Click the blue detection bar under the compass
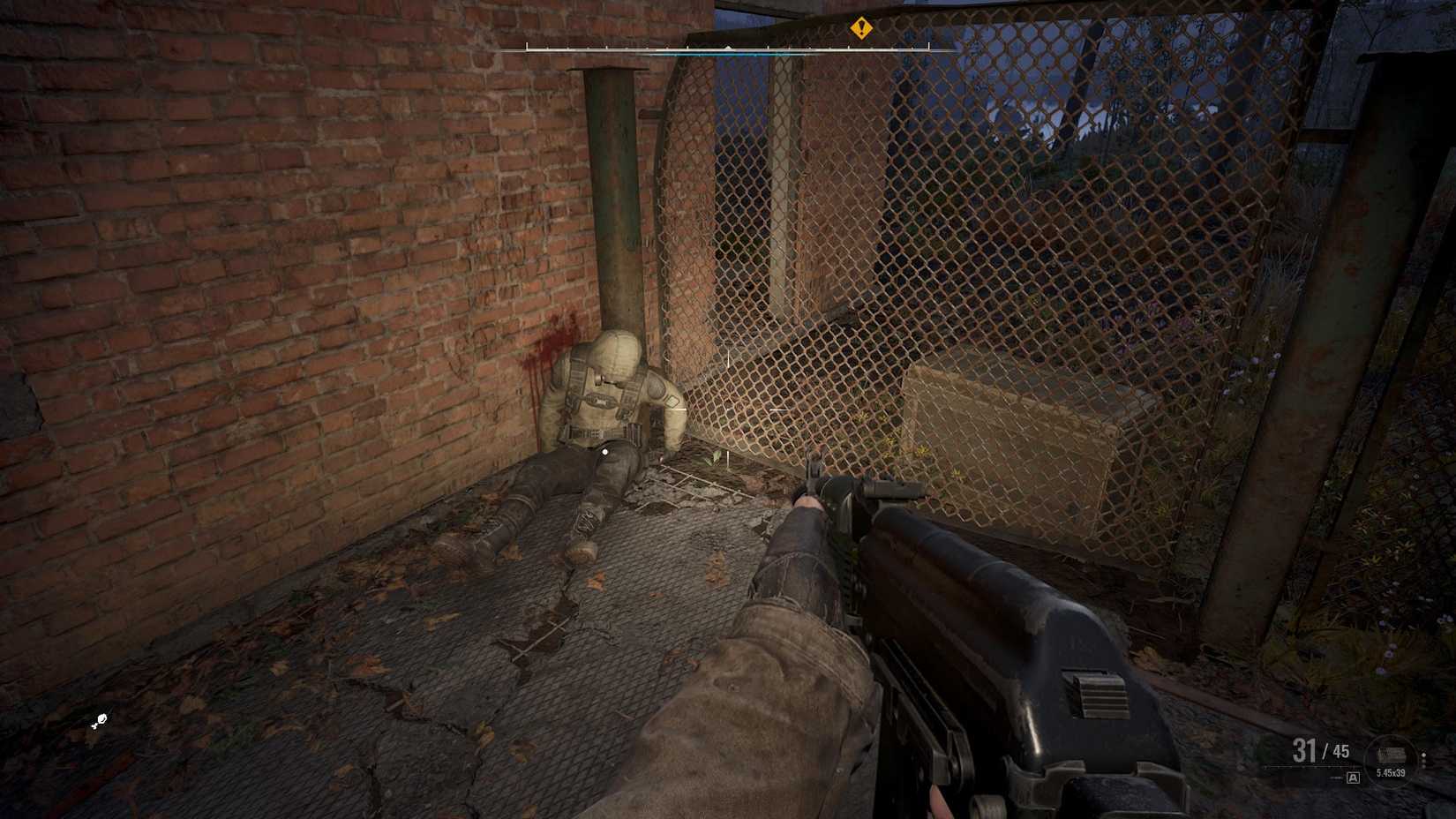The image size is (1456, 819). pyautogui.click(x=732, y=53)
